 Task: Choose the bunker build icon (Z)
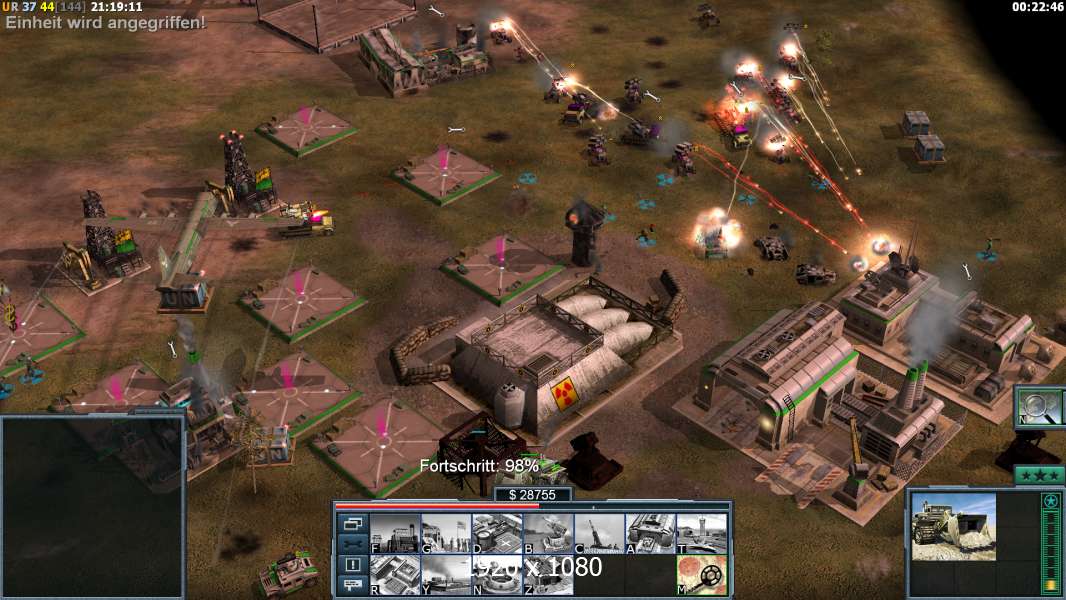tap(548, 575)
